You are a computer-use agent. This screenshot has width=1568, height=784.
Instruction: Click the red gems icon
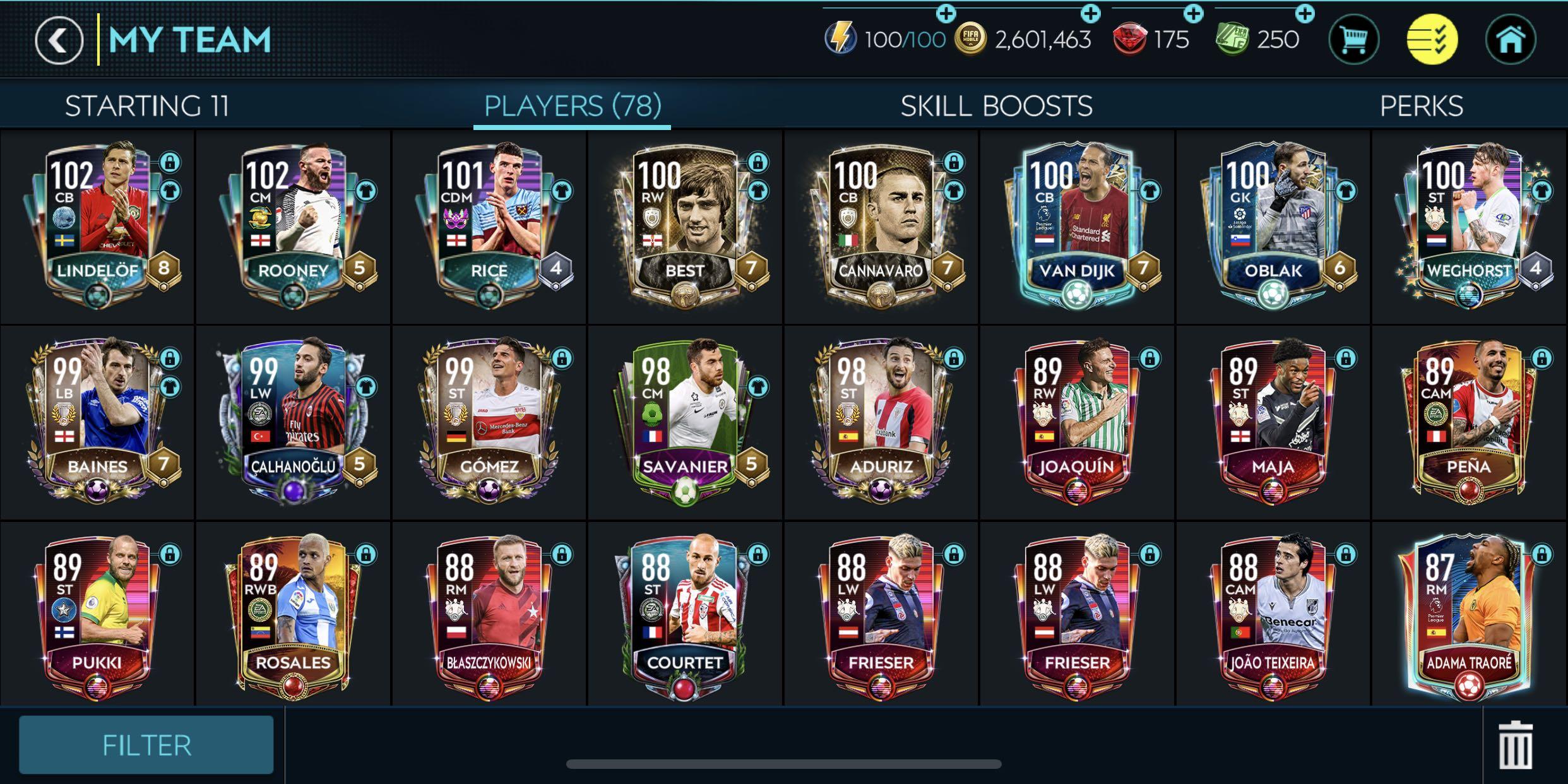pyautogui.click(x=1130, y=39)
